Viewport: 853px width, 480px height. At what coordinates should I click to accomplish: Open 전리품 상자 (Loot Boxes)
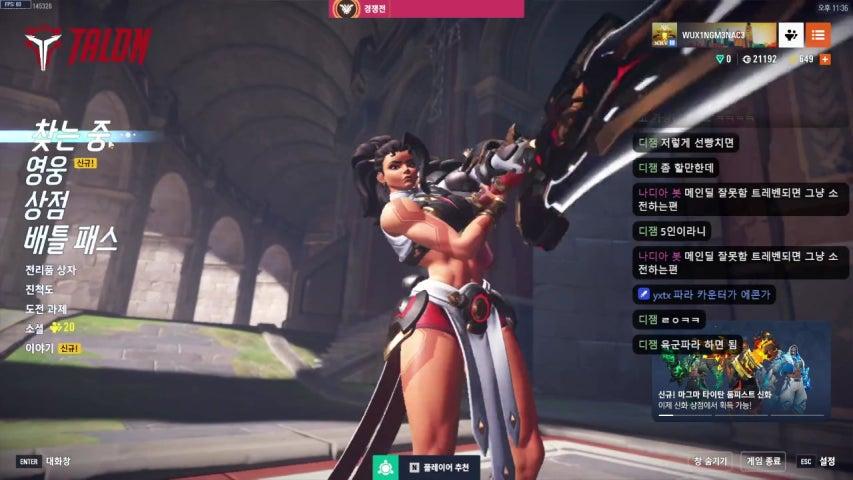coord(51,270)
